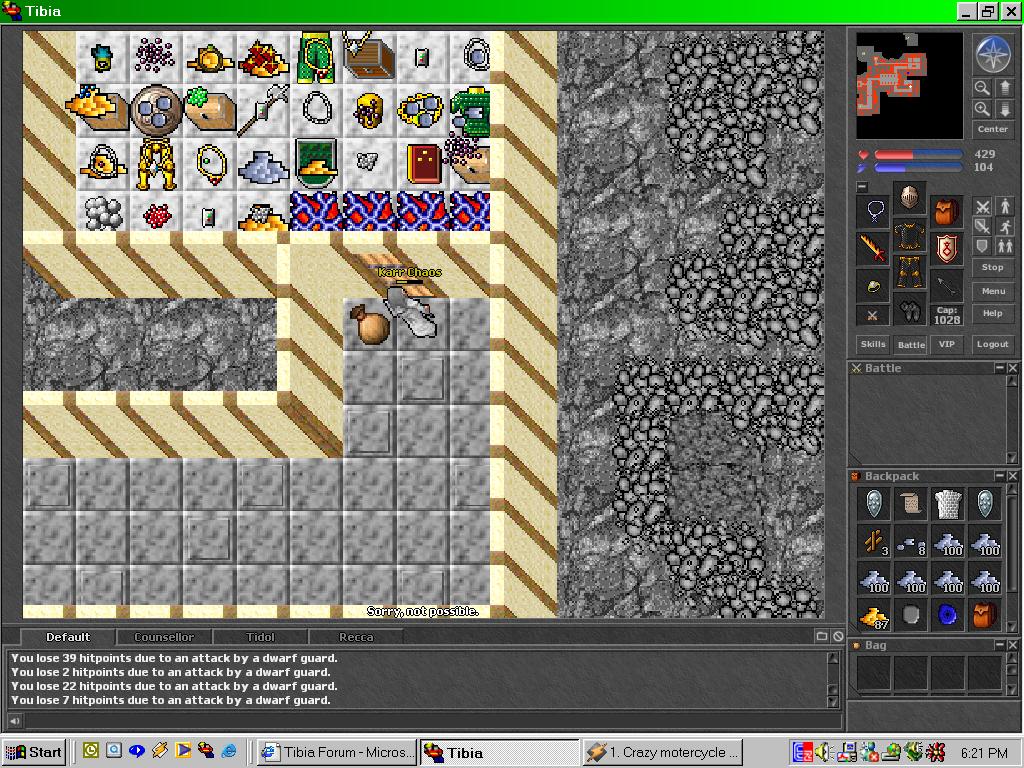Center the minimap with the Center button
Viewport: 1024px width, 768px height.
tap(992, 129)
